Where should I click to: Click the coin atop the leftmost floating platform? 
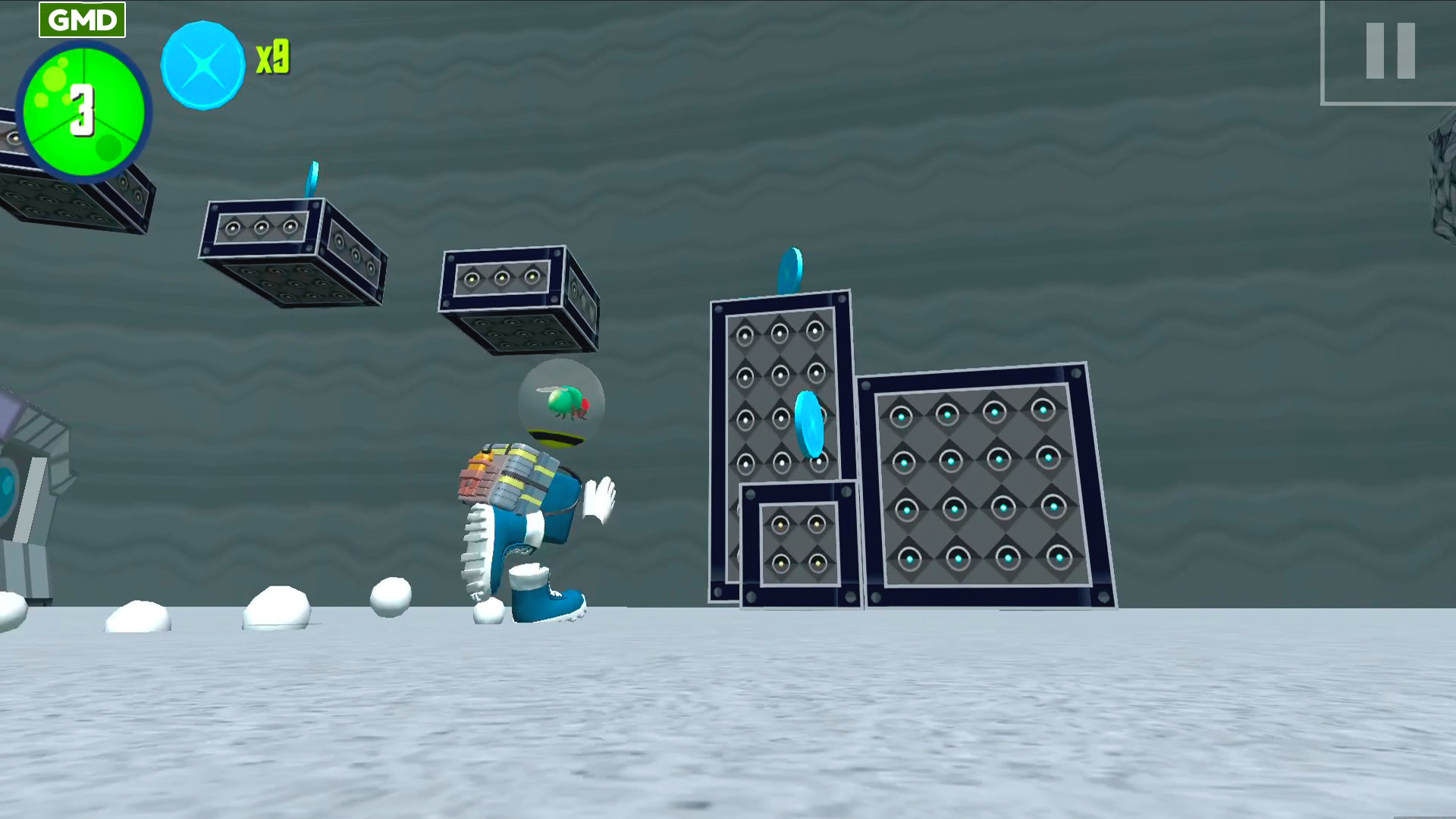point(312,178)
